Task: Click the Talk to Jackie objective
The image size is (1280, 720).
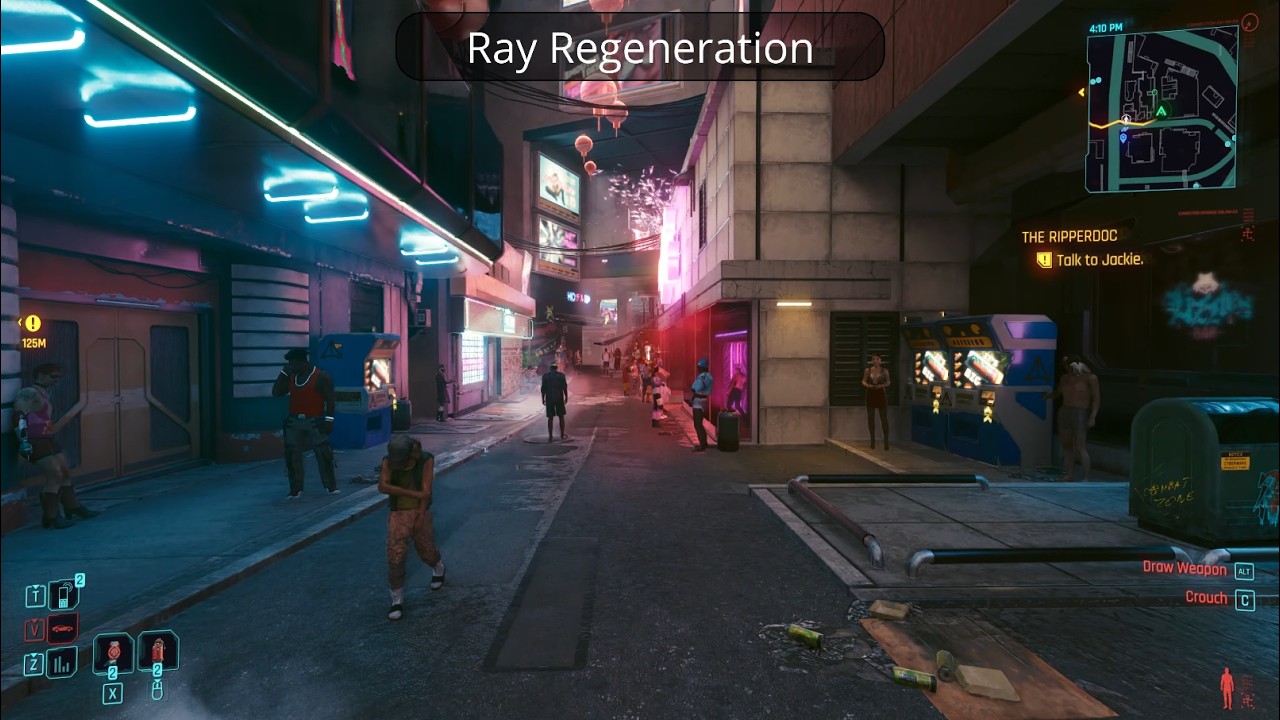Action: [x=1090, y=260]
